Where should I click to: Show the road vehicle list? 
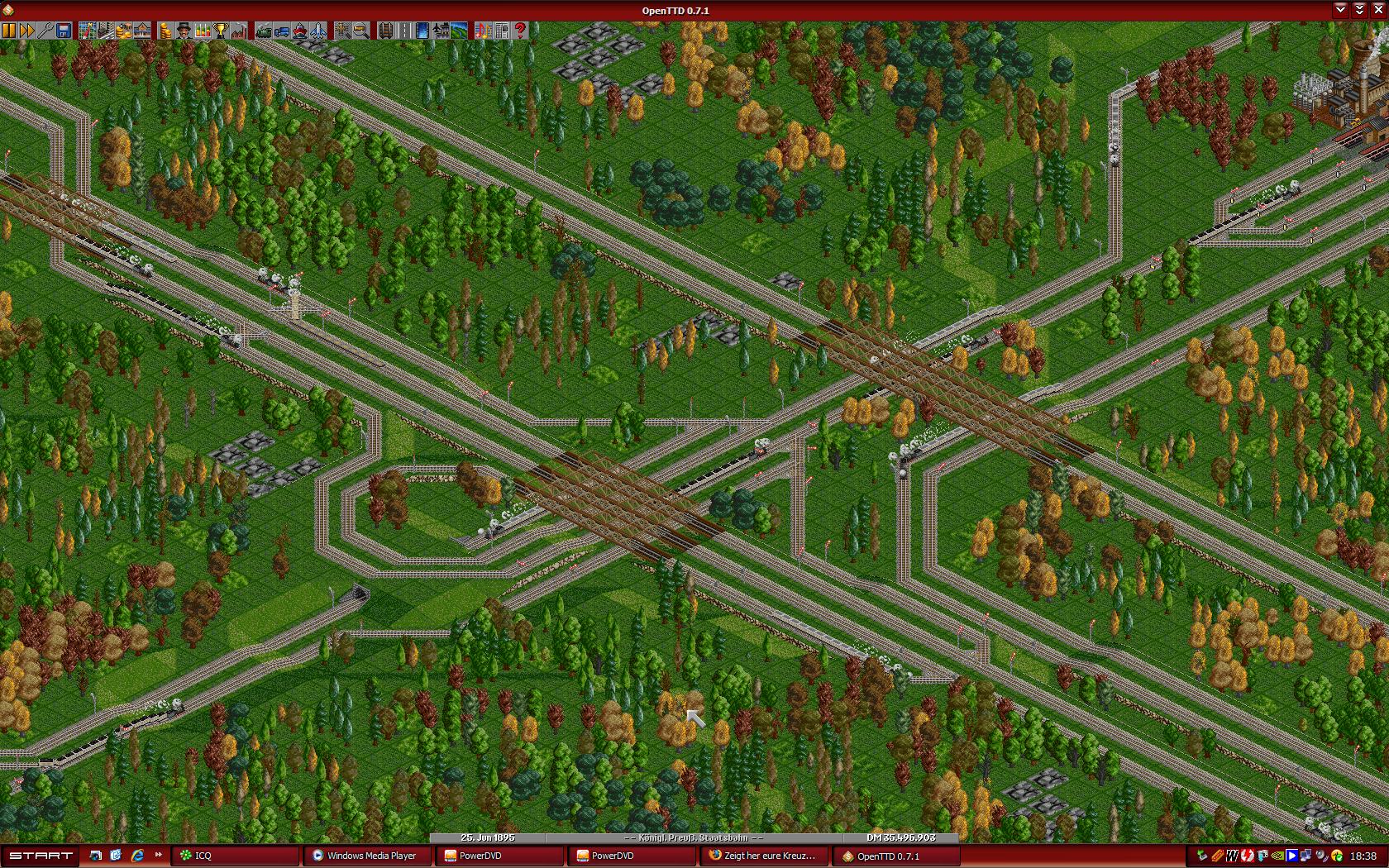(x=282, y=31)
